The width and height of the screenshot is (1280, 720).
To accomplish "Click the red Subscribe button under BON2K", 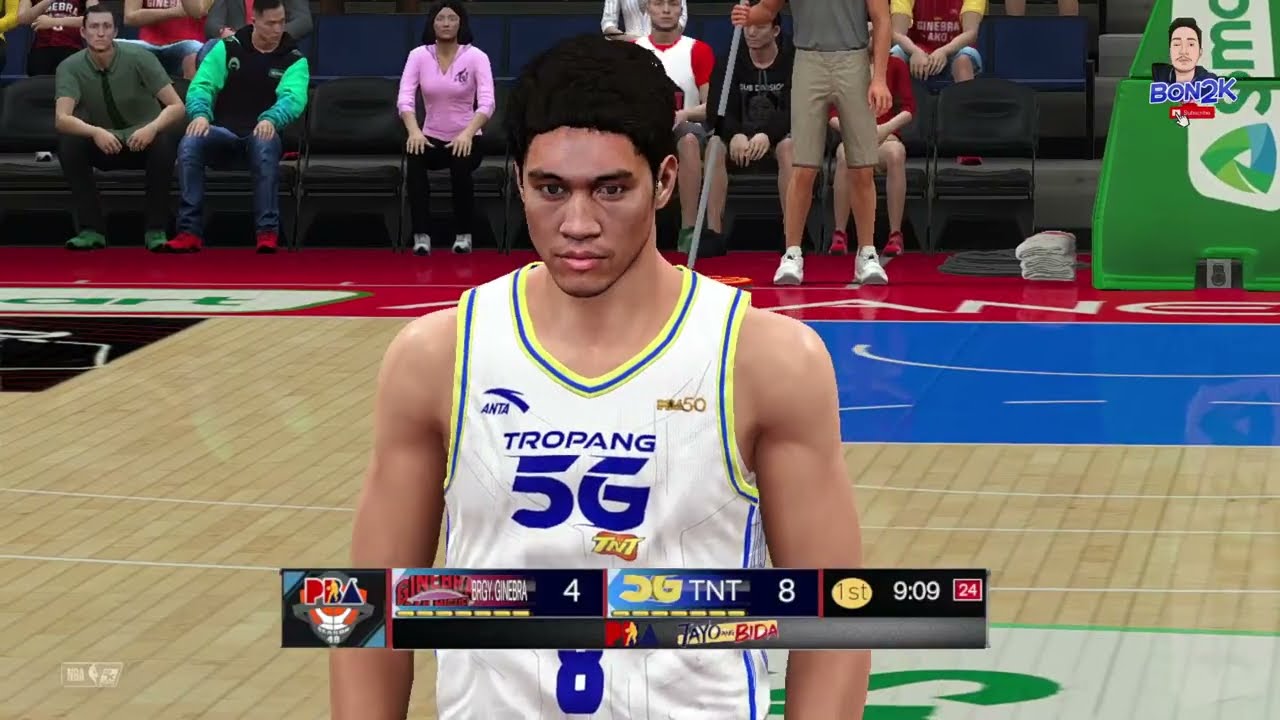I will pyautogui.click(x=1191, y=112).
